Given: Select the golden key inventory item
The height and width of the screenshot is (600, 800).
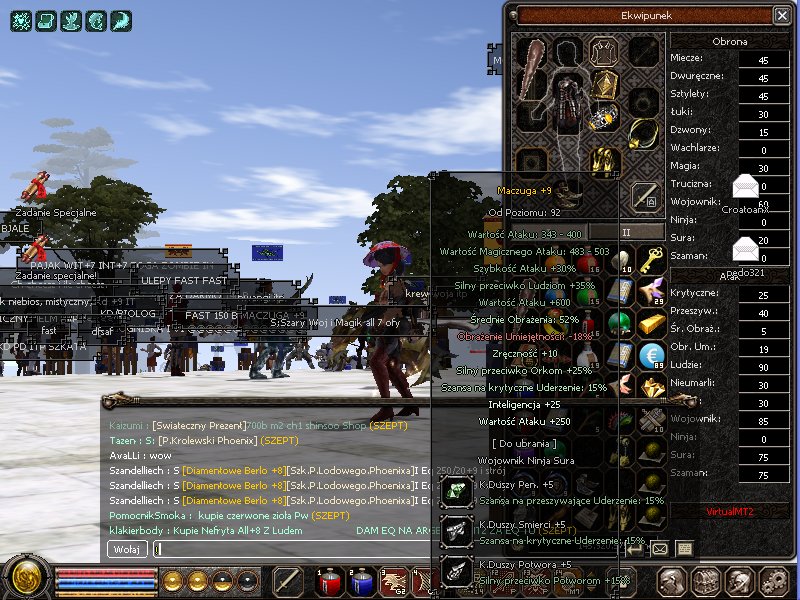Looking at the screenshot, I should (651, 260).
